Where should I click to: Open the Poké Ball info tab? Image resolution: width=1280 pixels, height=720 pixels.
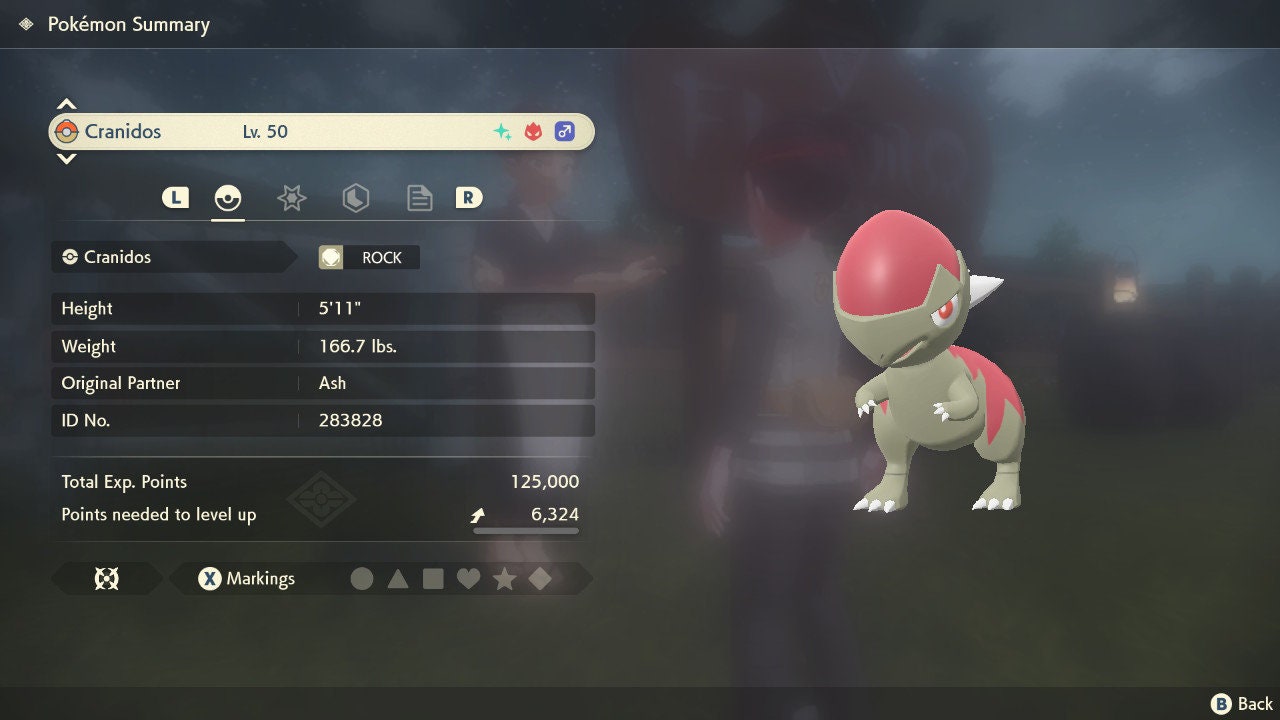coord(228,197)
